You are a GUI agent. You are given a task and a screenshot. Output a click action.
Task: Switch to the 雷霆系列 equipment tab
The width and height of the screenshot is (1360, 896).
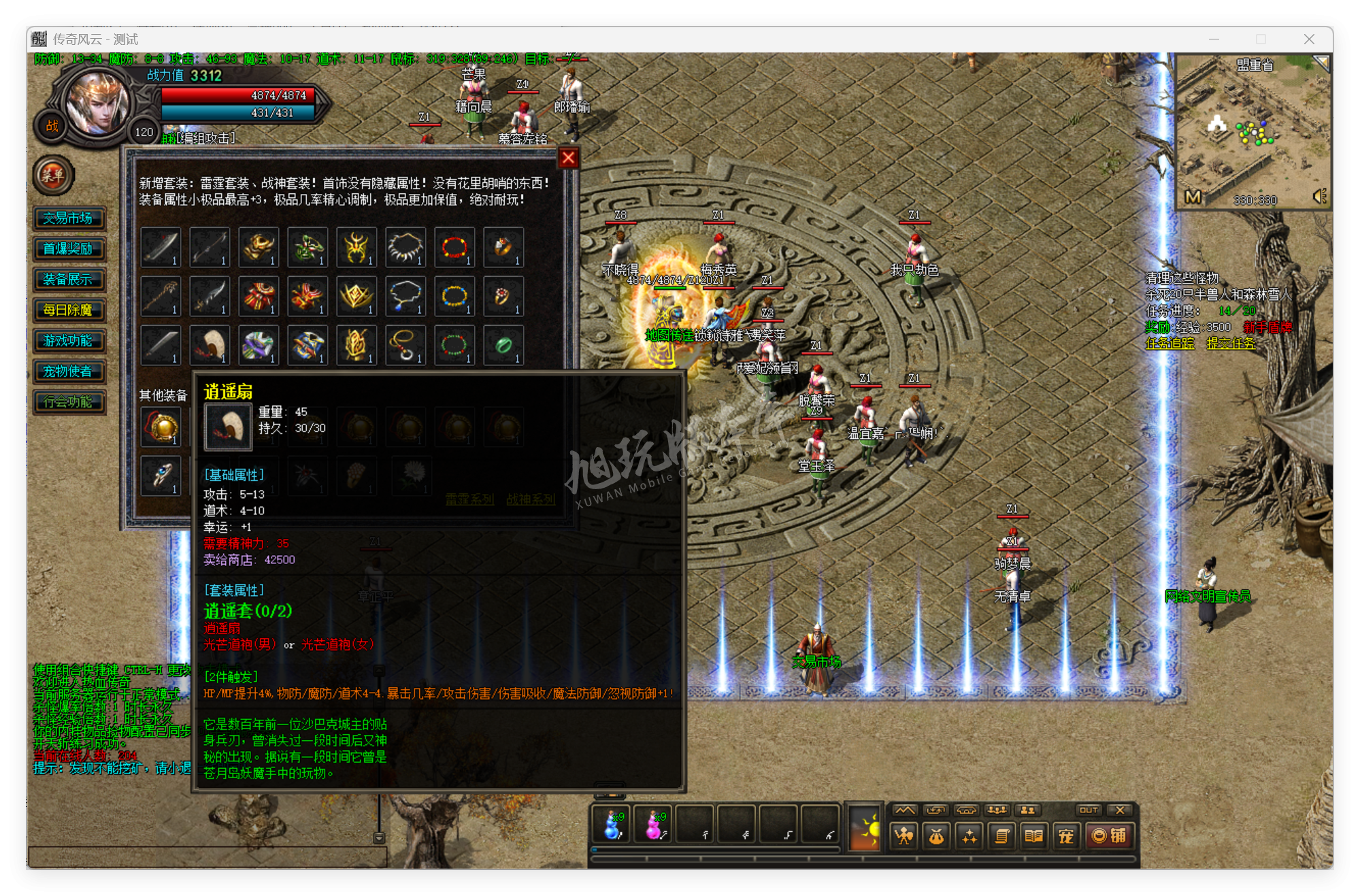point(469,498)
